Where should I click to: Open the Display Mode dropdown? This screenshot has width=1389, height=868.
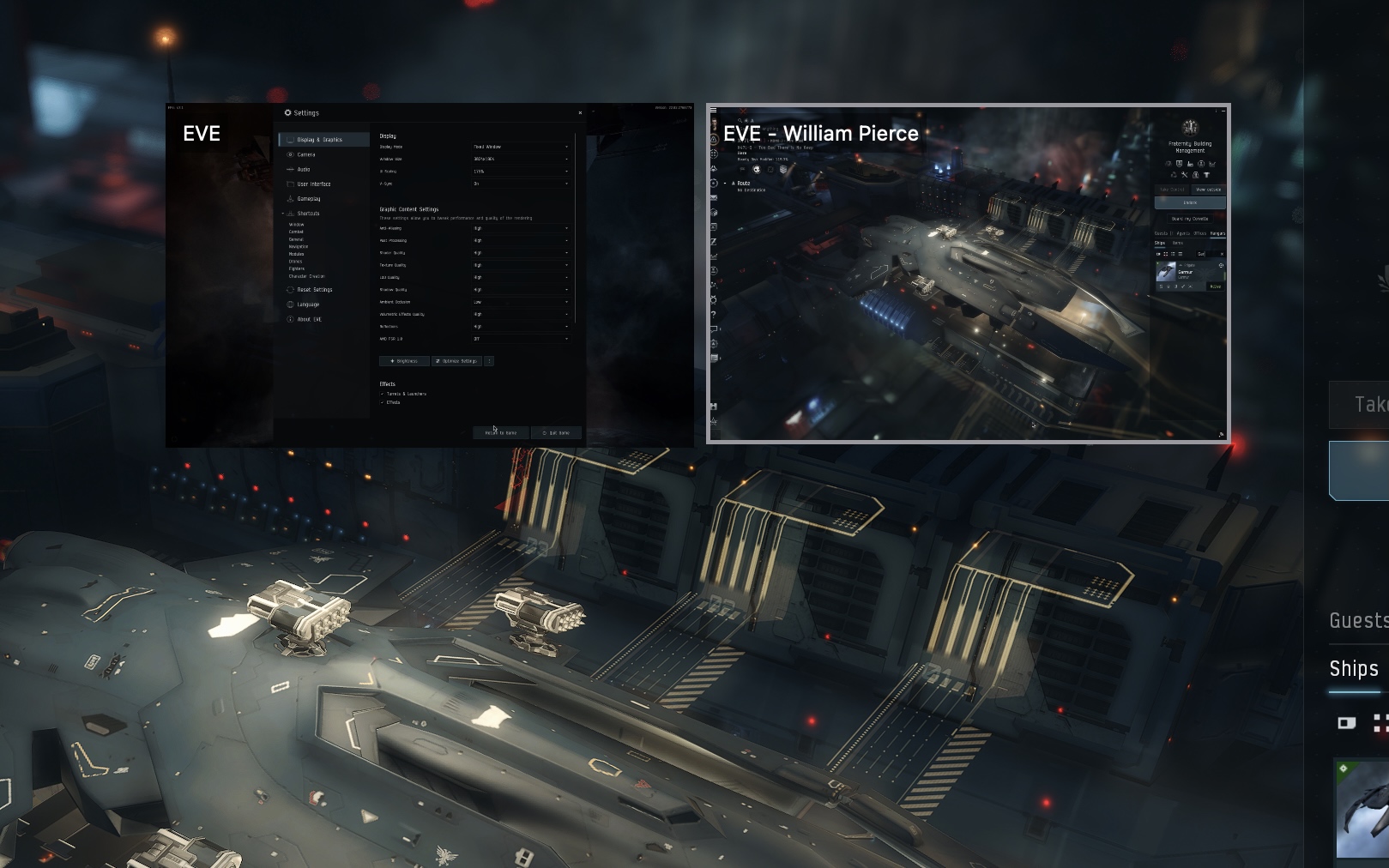click(x=522, y=147)
